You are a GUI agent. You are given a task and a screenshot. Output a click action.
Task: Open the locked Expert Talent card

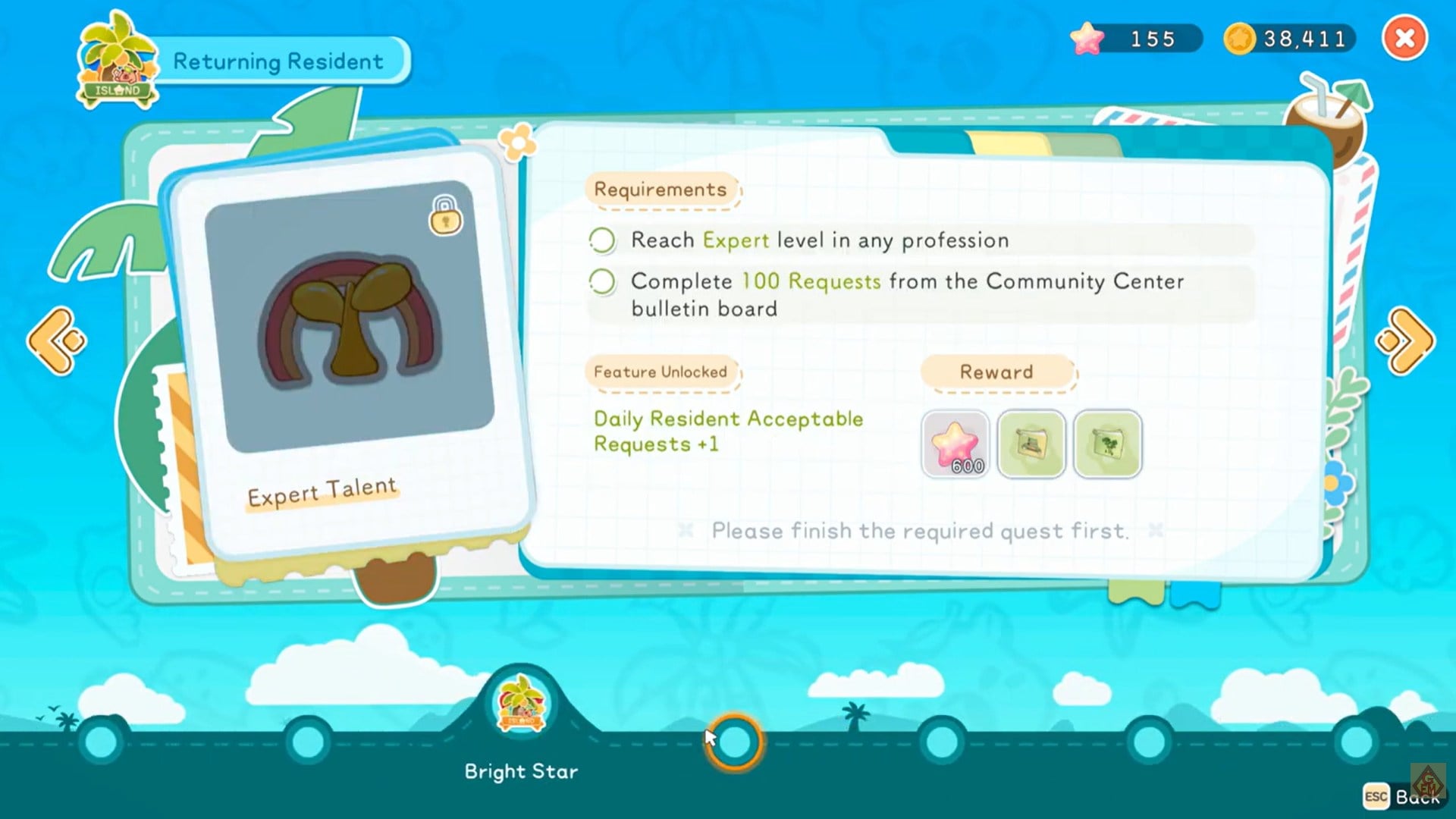[x=350, y=349]
